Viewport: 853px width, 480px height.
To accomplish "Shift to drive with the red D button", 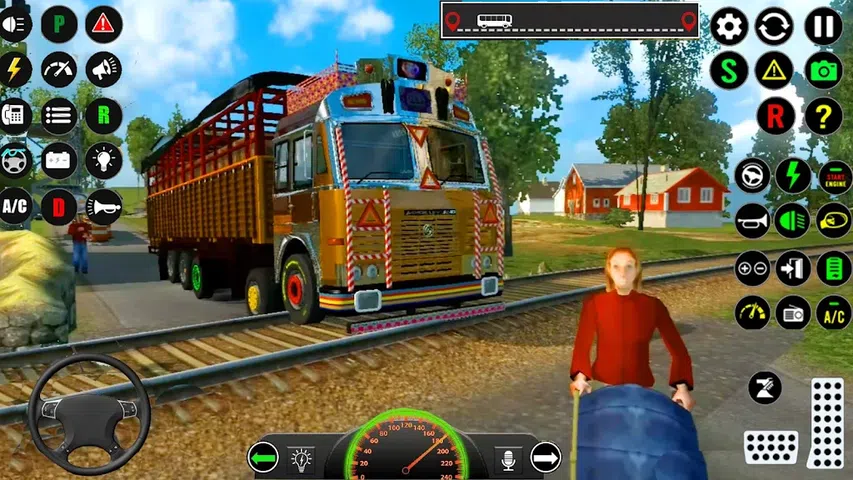I will click(59, 206).
